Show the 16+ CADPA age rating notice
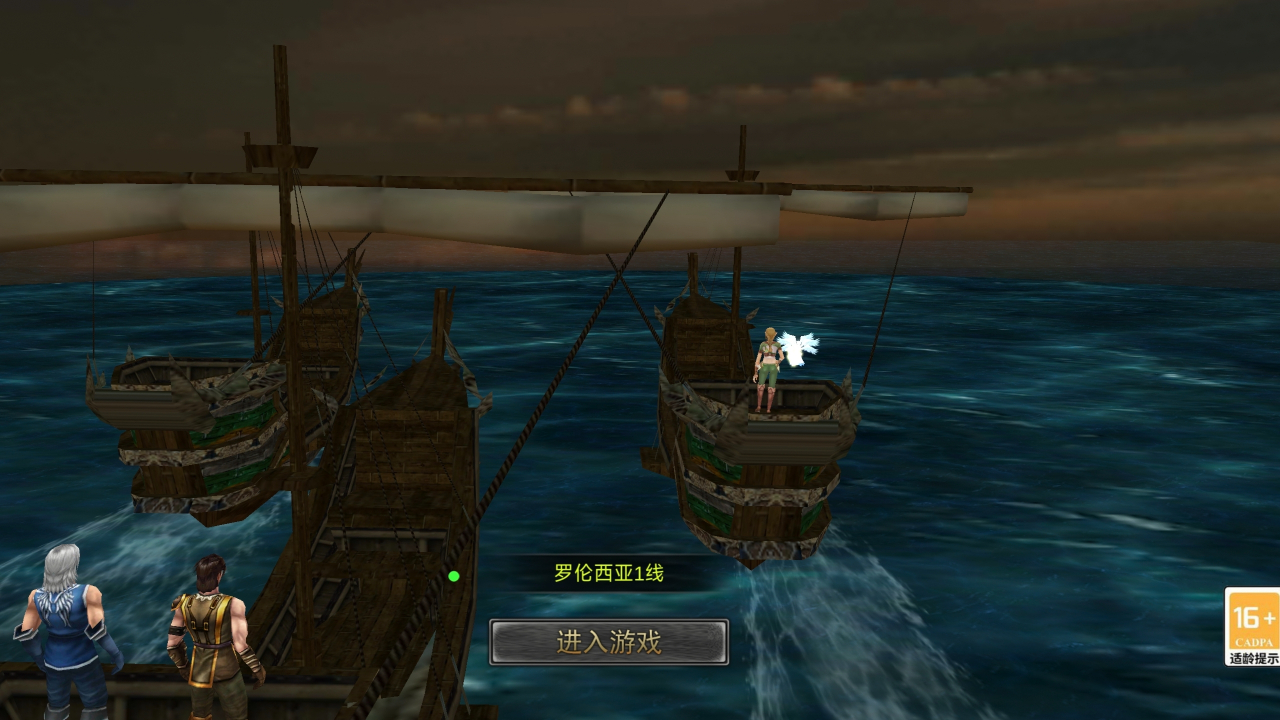 pos(1252,626)
